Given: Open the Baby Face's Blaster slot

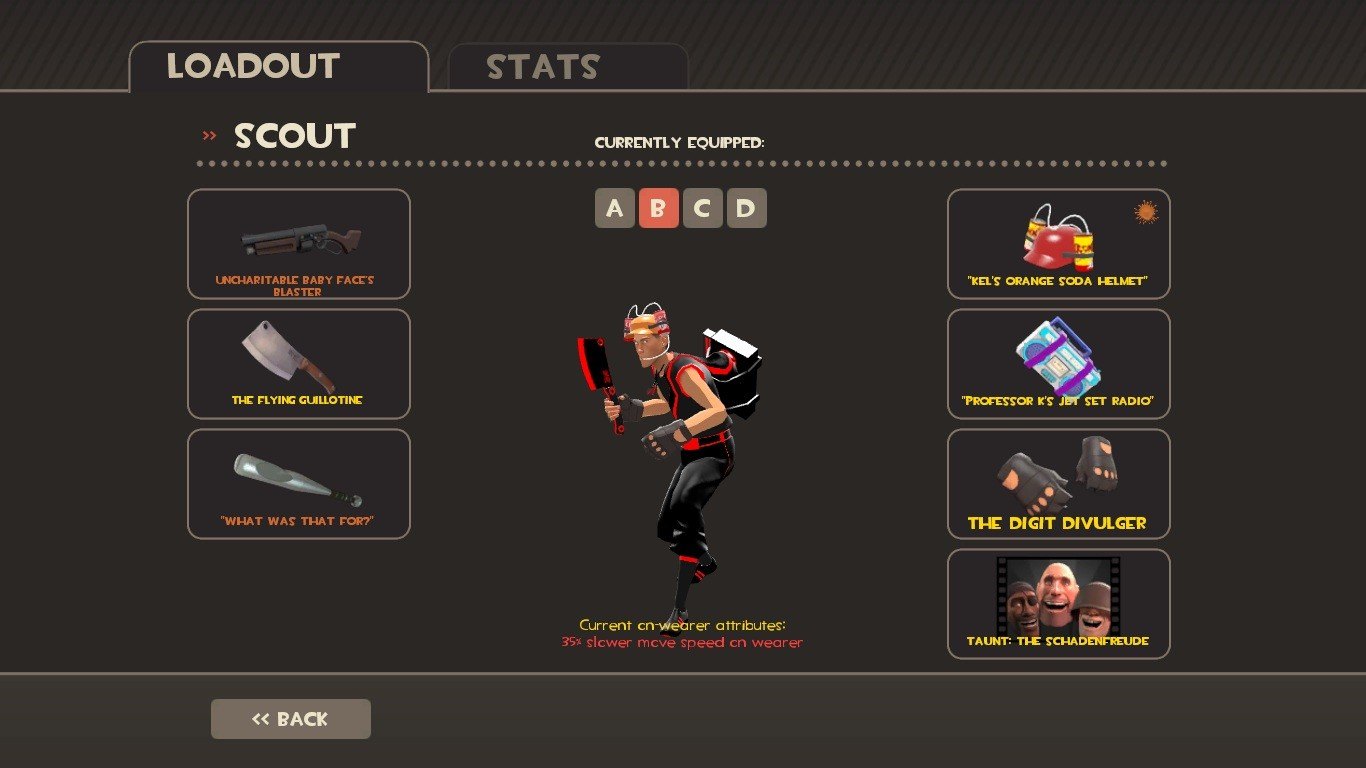Looking at the screenshot, I should pyautogui.click(x=299, y=244).
